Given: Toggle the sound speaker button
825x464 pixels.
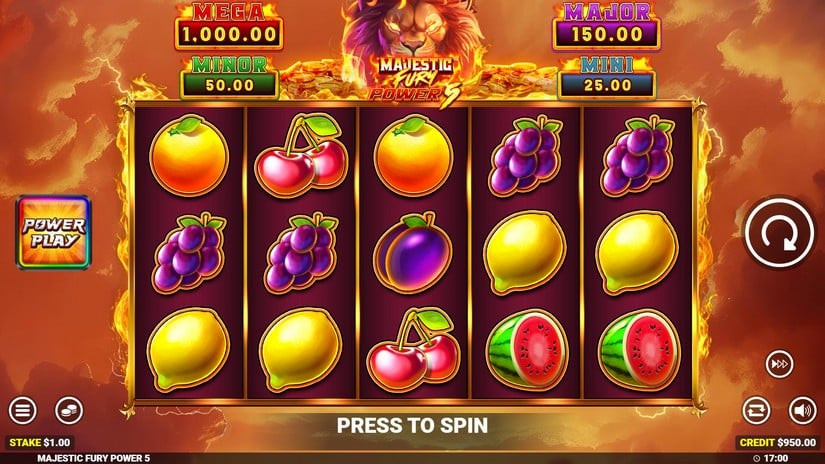Looking at the screenshot, I should coord(802,410).
